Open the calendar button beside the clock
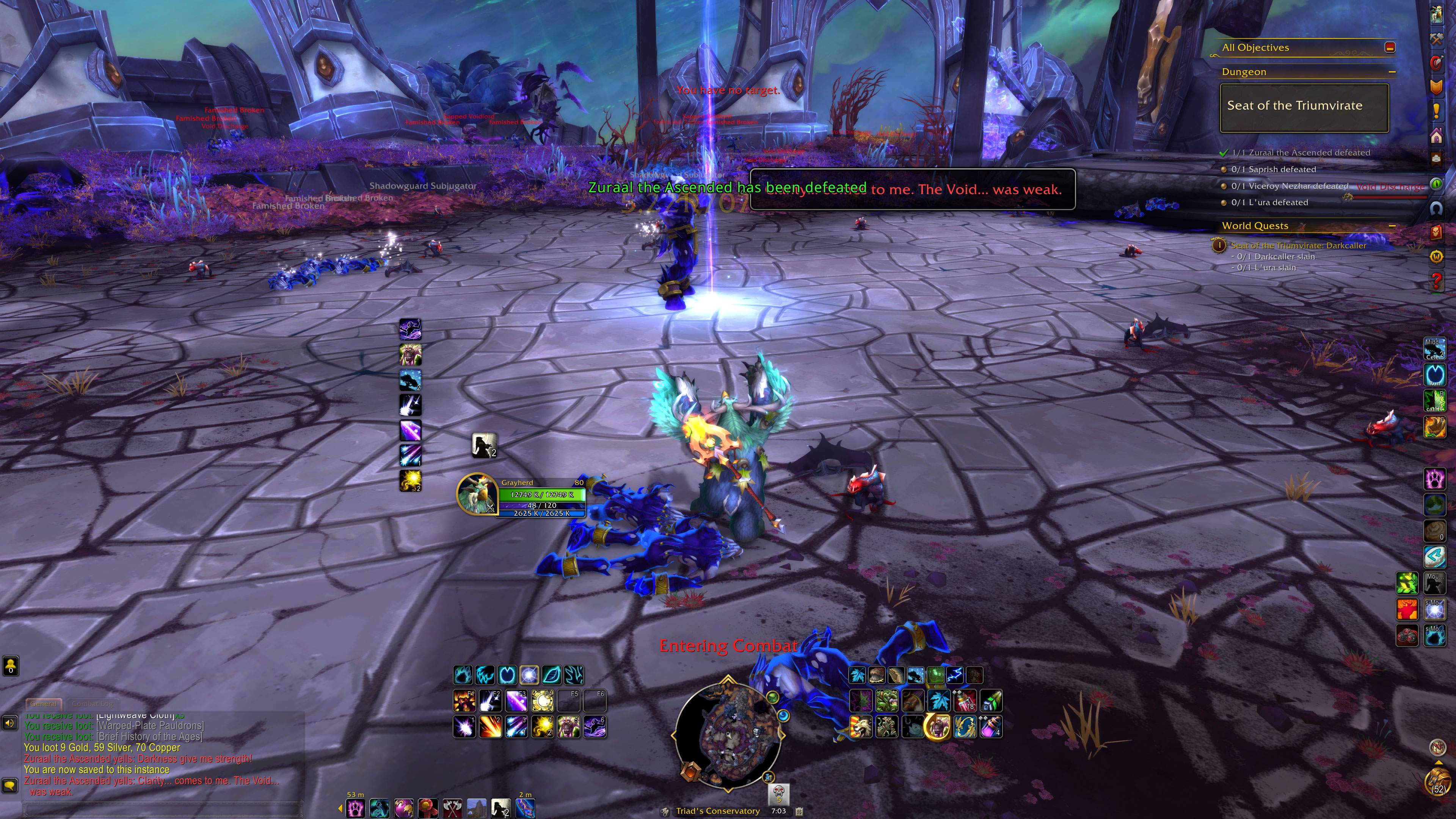This screenshot has width=1456, height=819. tap(799, 811)
